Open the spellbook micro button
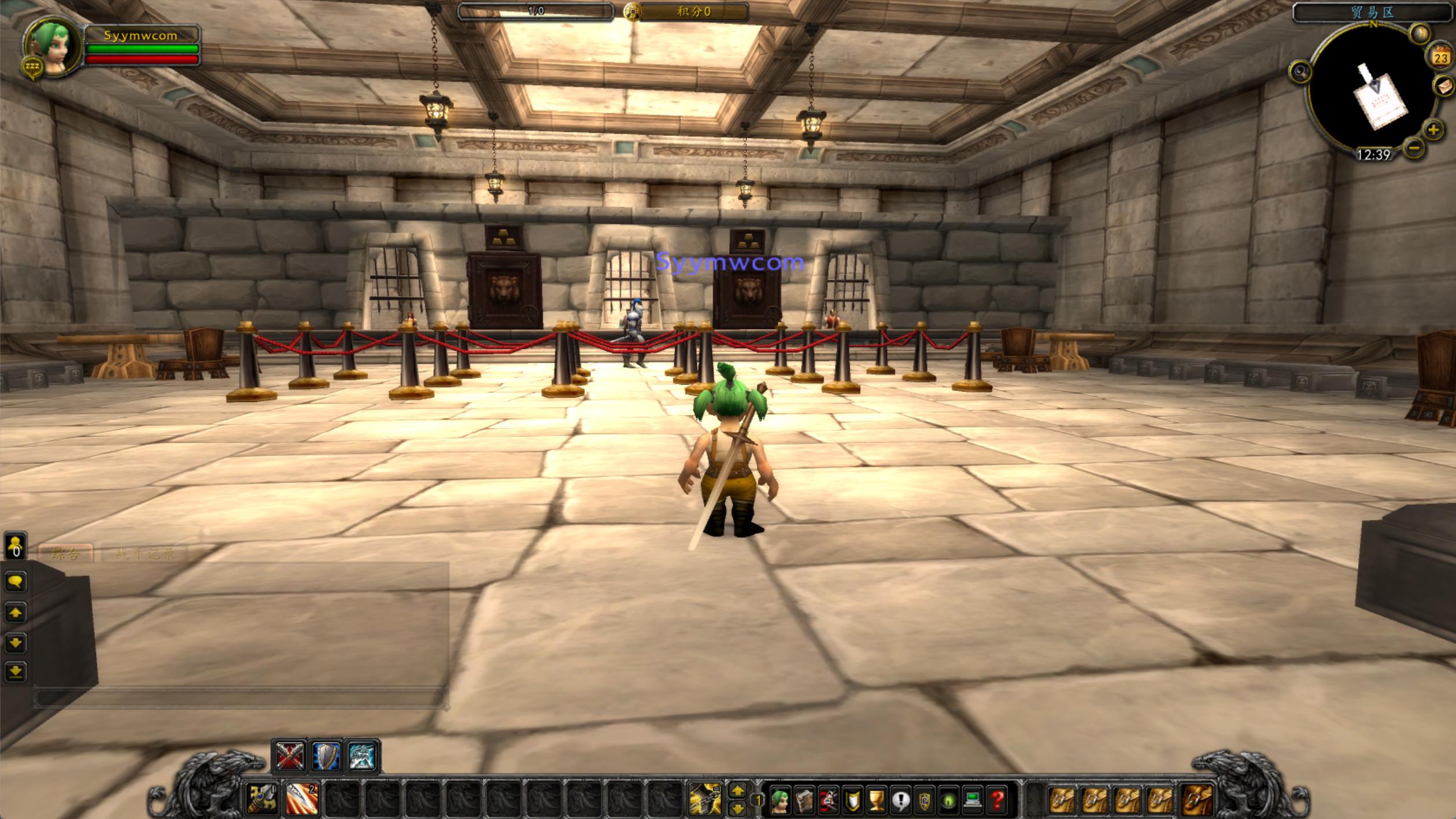This screenshot has height=819, width=1456. tap(804, 800)
